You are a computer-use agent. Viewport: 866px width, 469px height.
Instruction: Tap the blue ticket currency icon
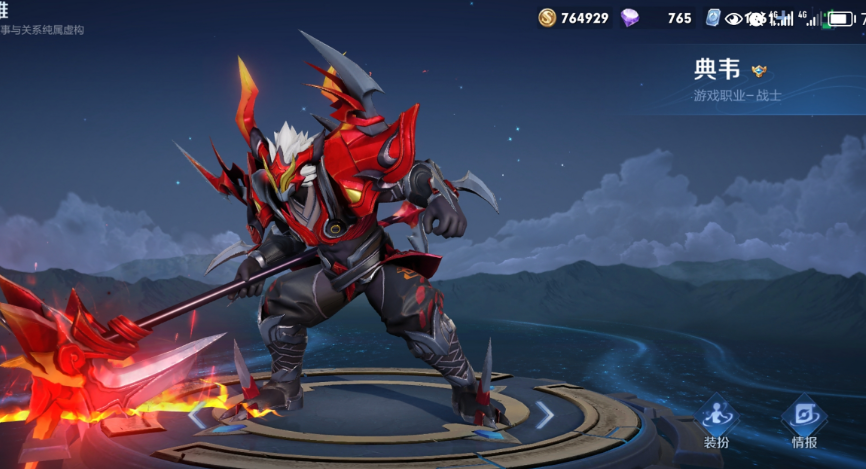point(713,18)
